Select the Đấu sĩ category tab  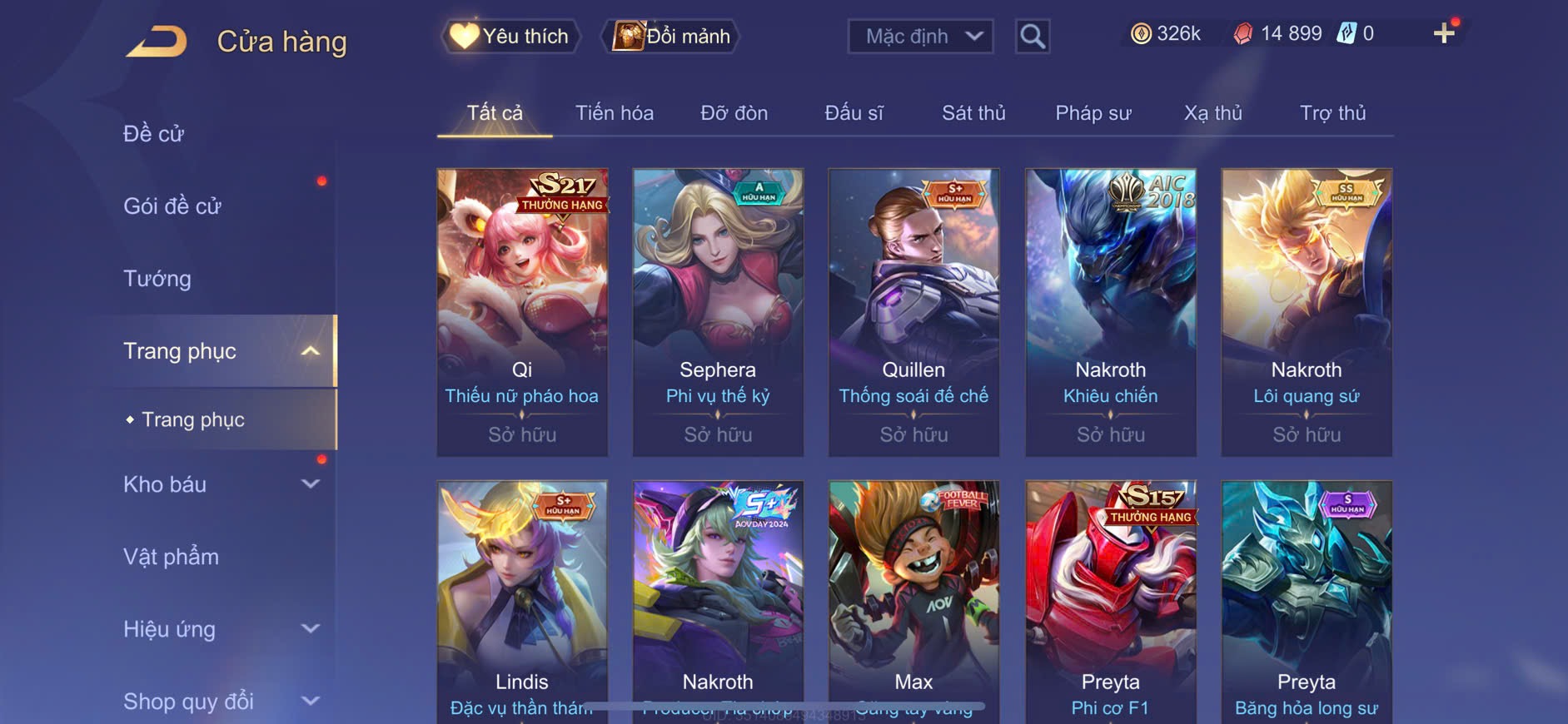point(854,113)
